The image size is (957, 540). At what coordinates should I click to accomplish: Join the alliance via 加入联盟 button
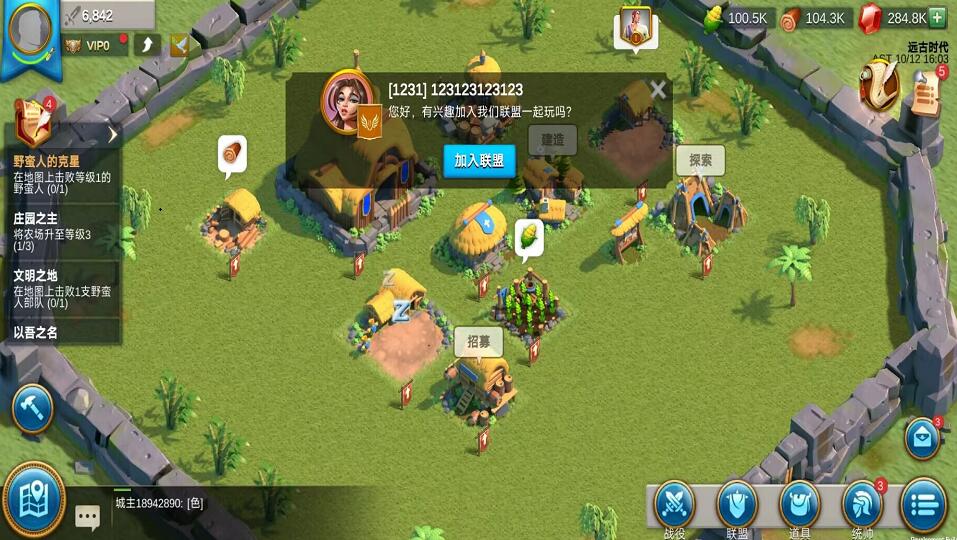[x=479, y=161]
